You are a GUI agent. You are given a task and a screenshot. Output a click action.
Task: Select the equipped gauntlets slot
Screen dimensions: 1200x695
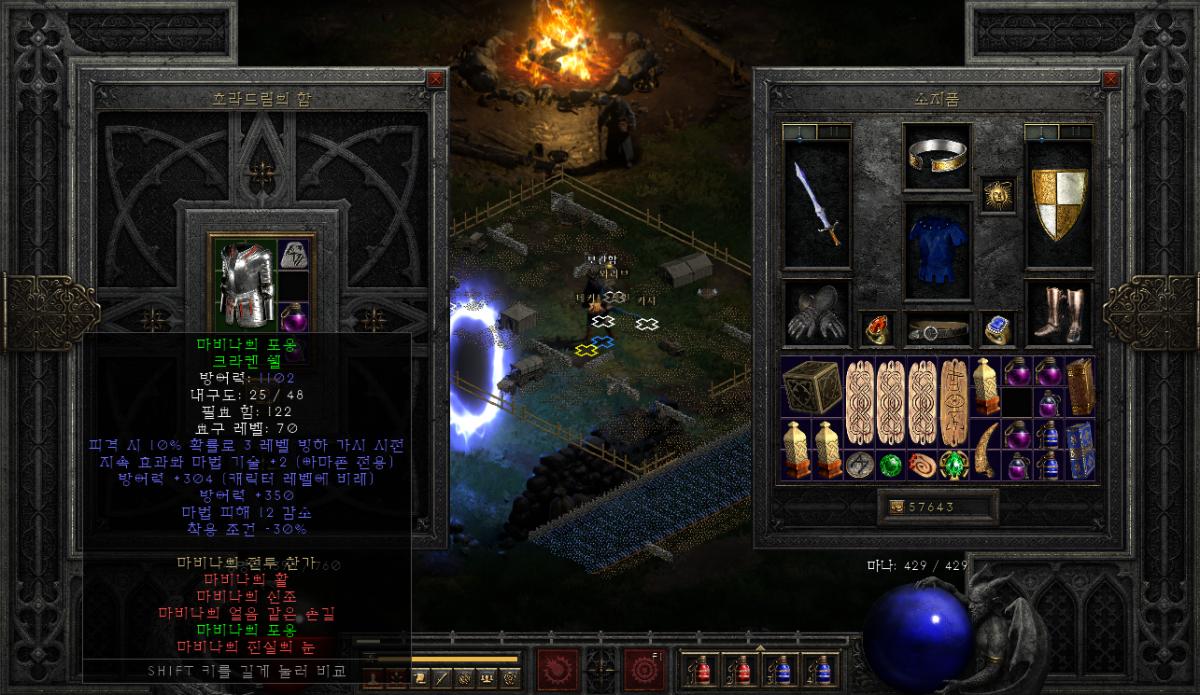pos(817,313)
